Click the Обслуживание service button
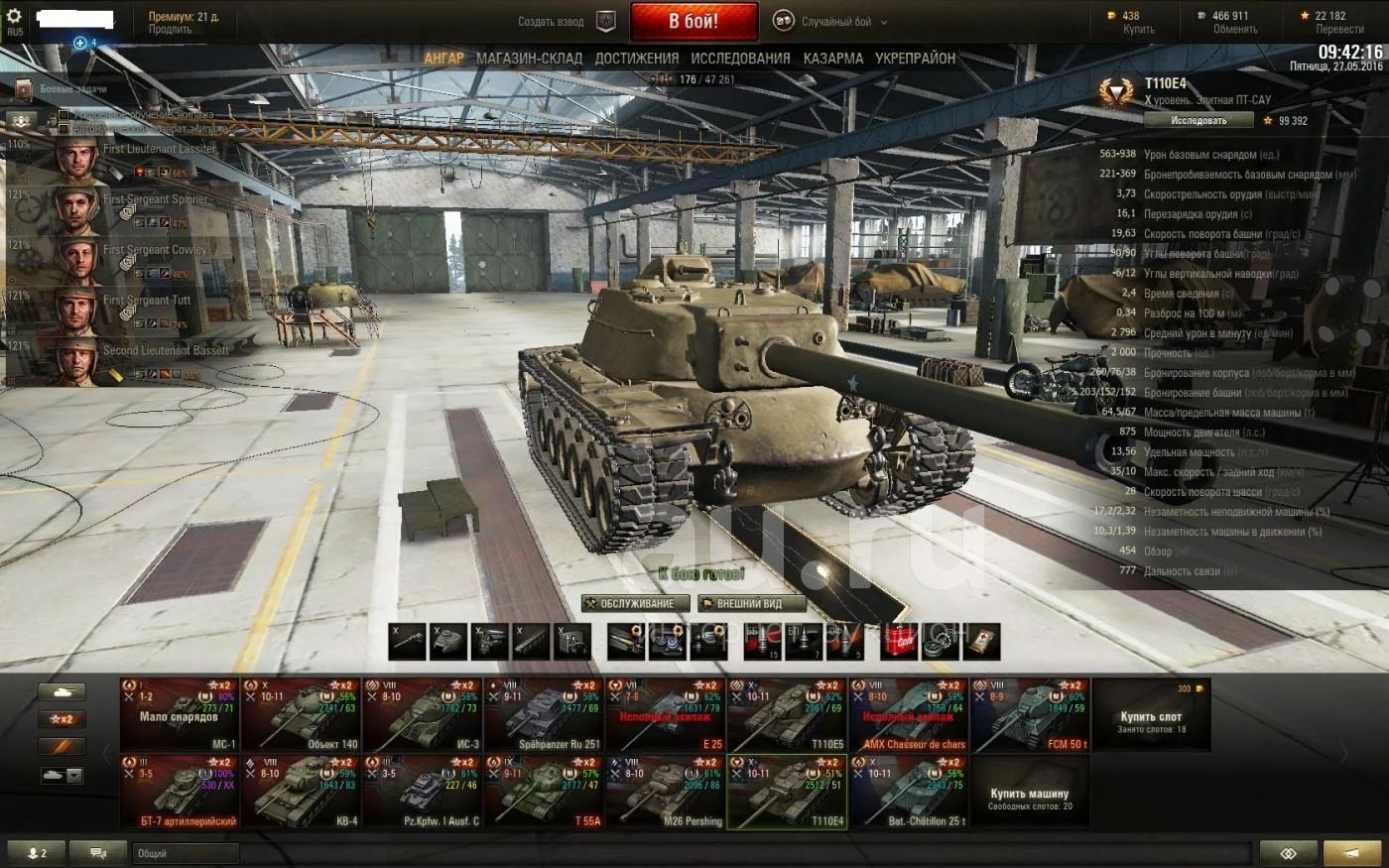This screenshot has width=1389, height=868. (635, 603)
